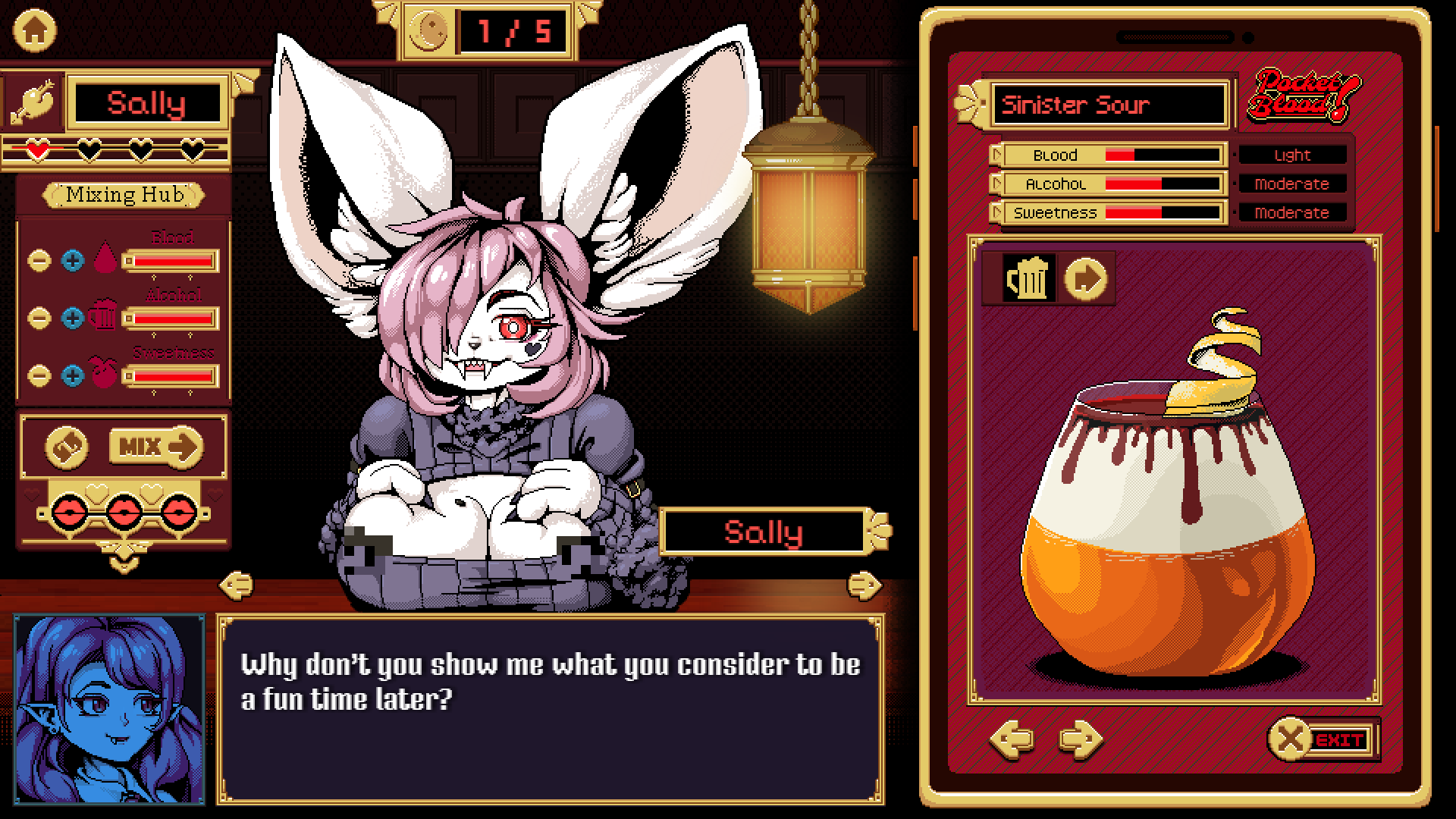Image resolution: width=1456 pixels, height=819 pixels.
Task: Click the blood drop icon in Mixing Hub
Action: point(106,258)
